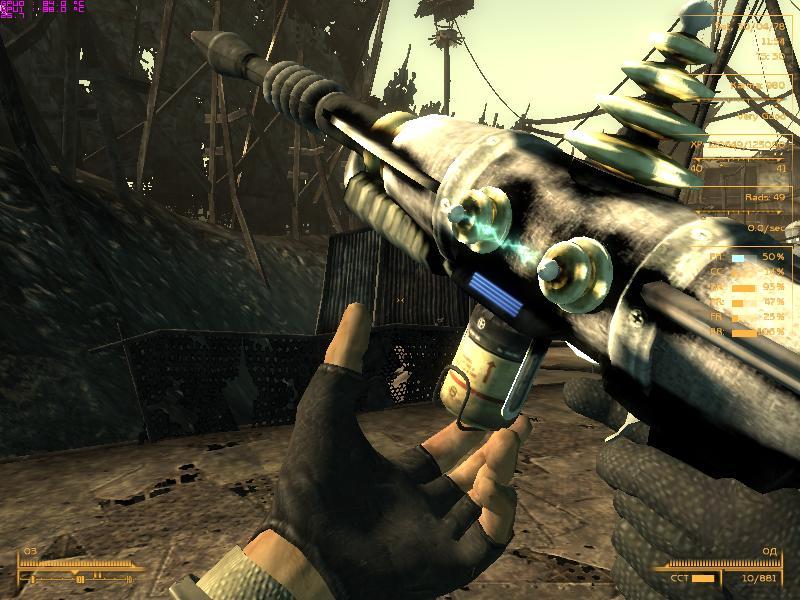Click the compass strip with direction markers
The image size is (800, 600).
coord(78,578)
